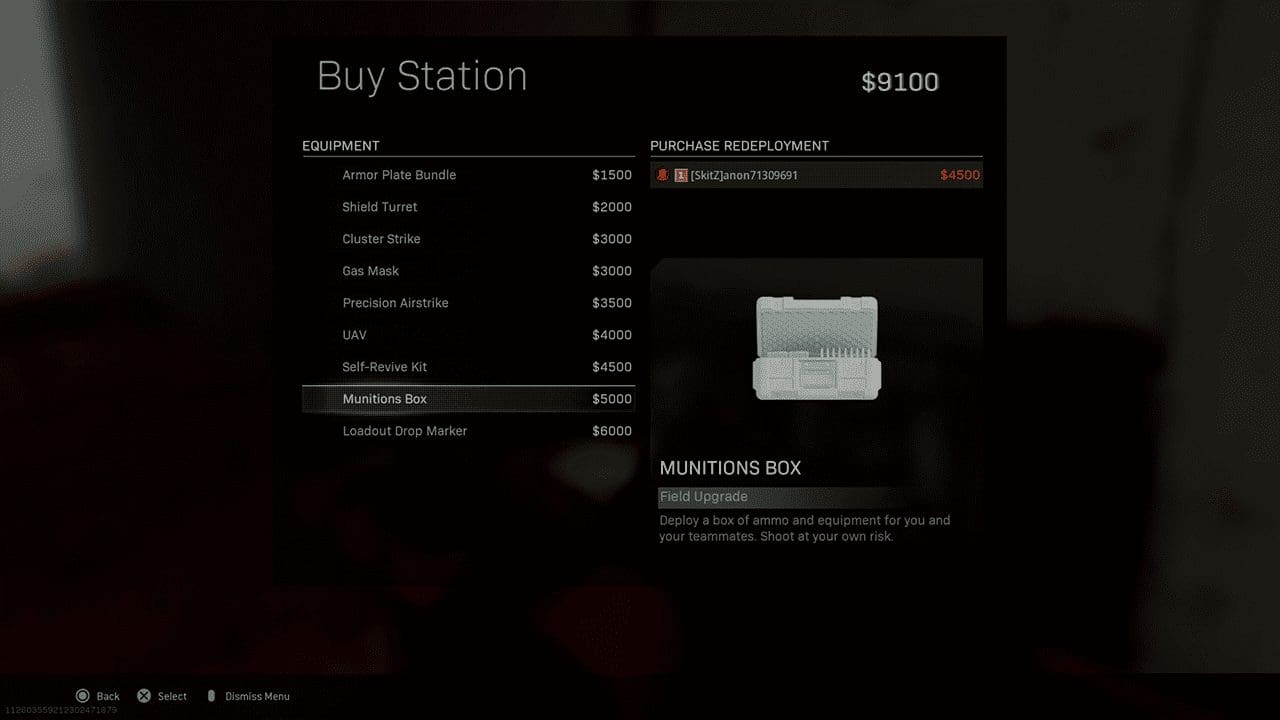This screenshot has width=1280, height=720.
Task: Select the Shield Turret item
Action: pyautogui.click(x=468, y=207)
